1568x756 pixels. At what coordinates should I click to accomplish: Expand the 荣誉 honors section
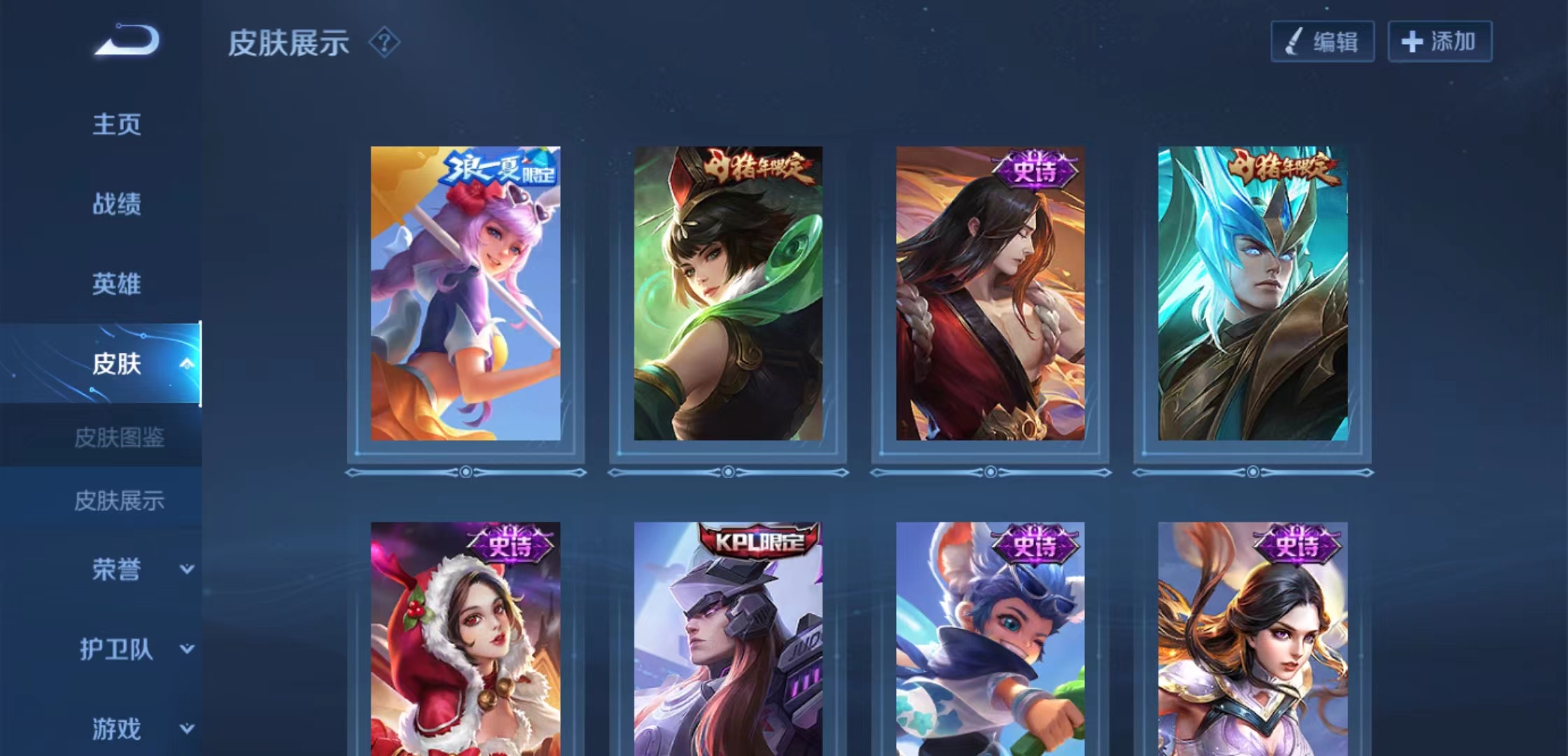[186, 569]
